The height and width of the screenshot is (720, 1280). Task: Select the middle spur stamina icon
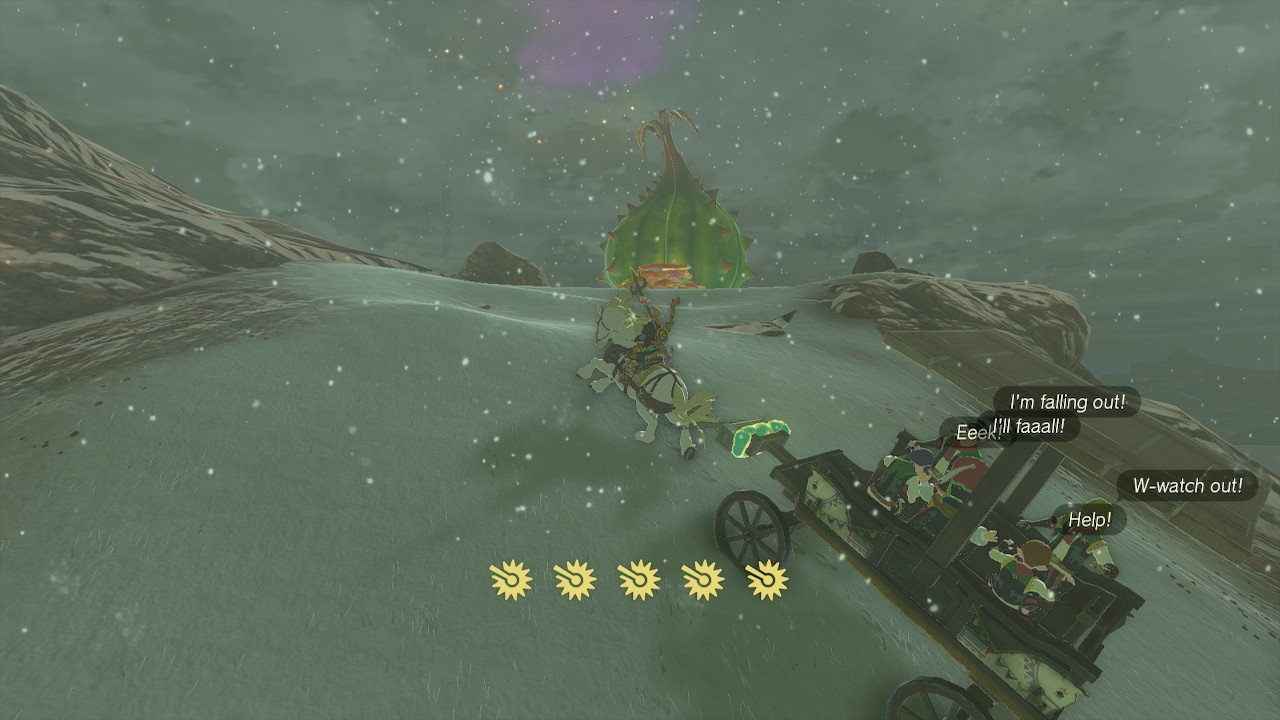tap(640, 578)
